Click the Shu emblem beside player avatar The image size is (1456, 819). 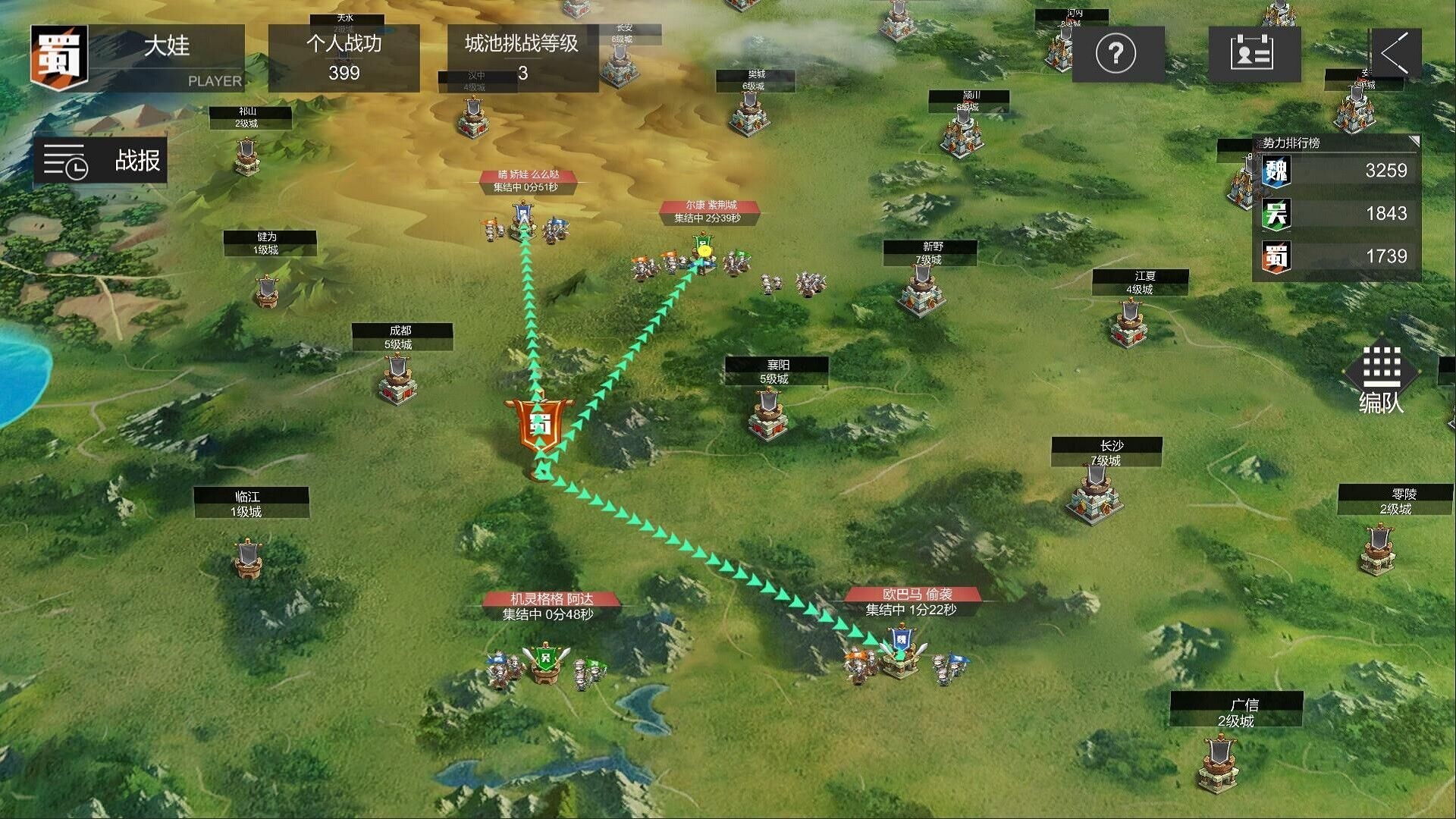pos(59,57)
